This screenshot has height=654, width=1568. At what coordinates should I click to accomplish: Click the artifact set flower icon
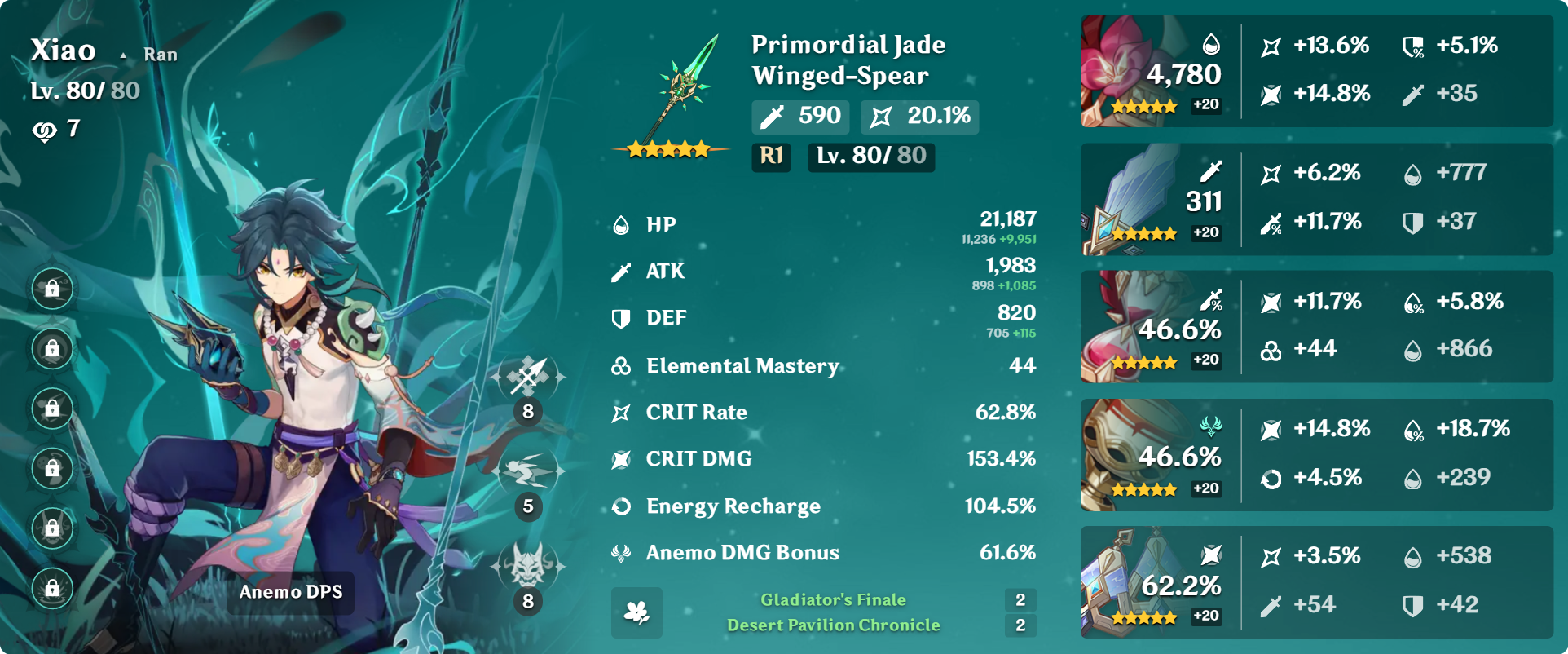(636, 612)
